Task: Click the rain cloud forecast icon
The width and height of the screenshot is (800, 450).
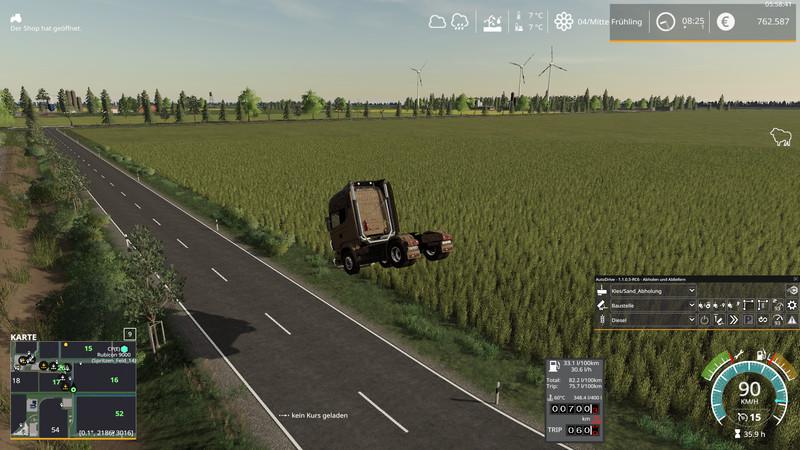Action: [461, 21]
